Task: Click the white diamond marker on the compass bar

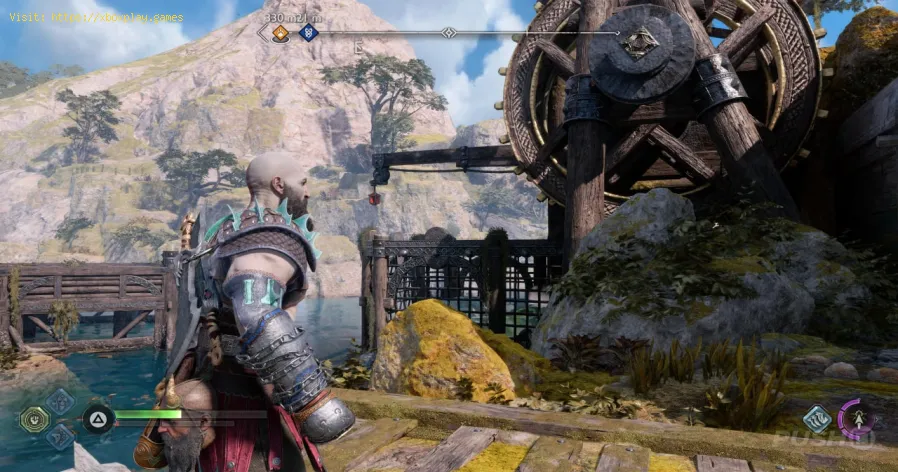Action: point(449,33)
